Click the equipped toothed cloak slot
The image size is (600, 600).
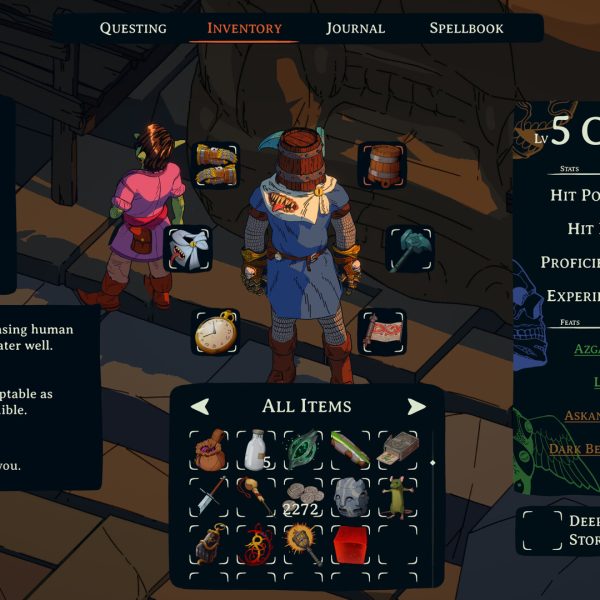187,249
